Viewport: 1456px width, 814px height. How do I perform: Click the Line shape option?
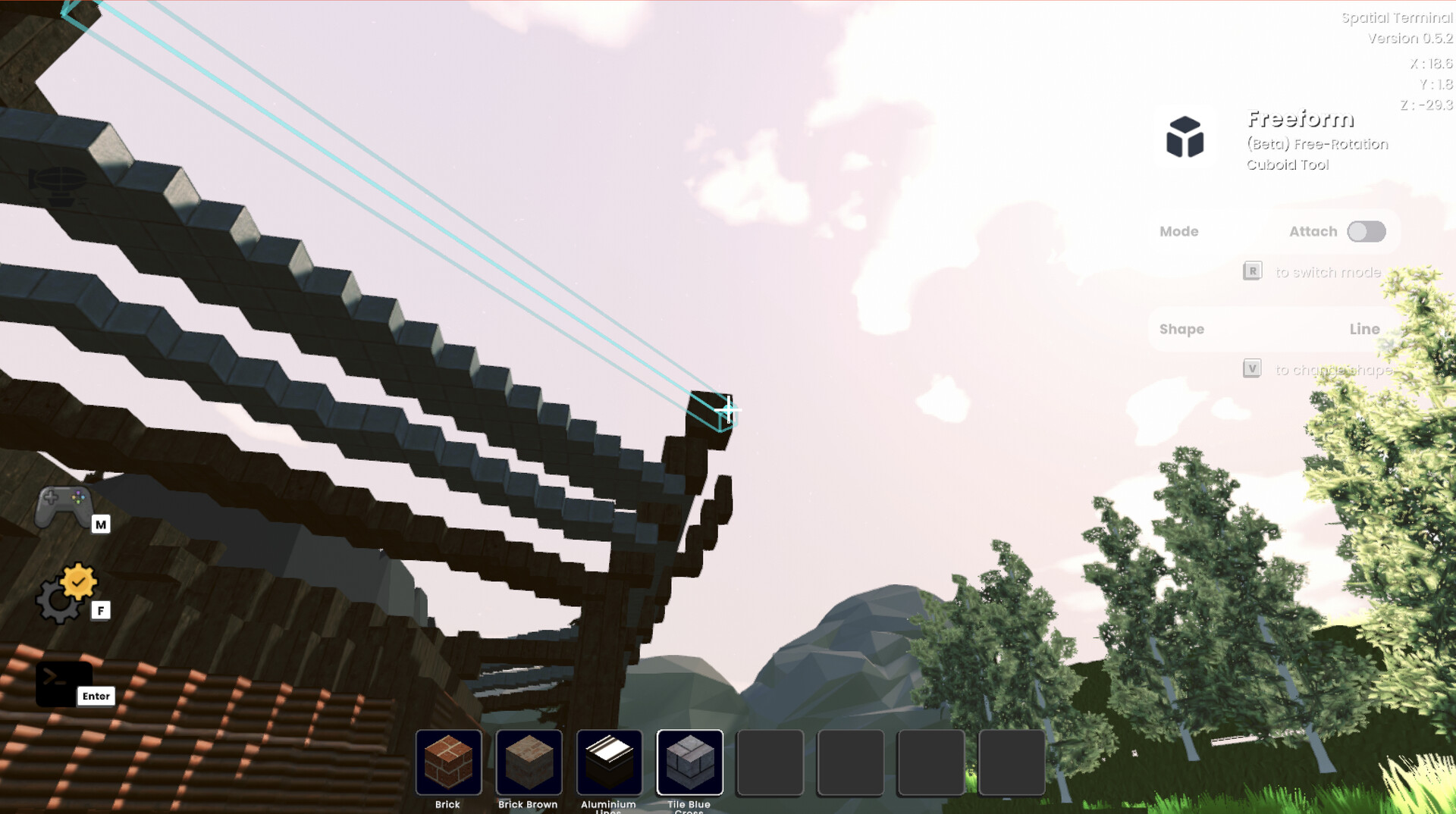coord(1365,329)
